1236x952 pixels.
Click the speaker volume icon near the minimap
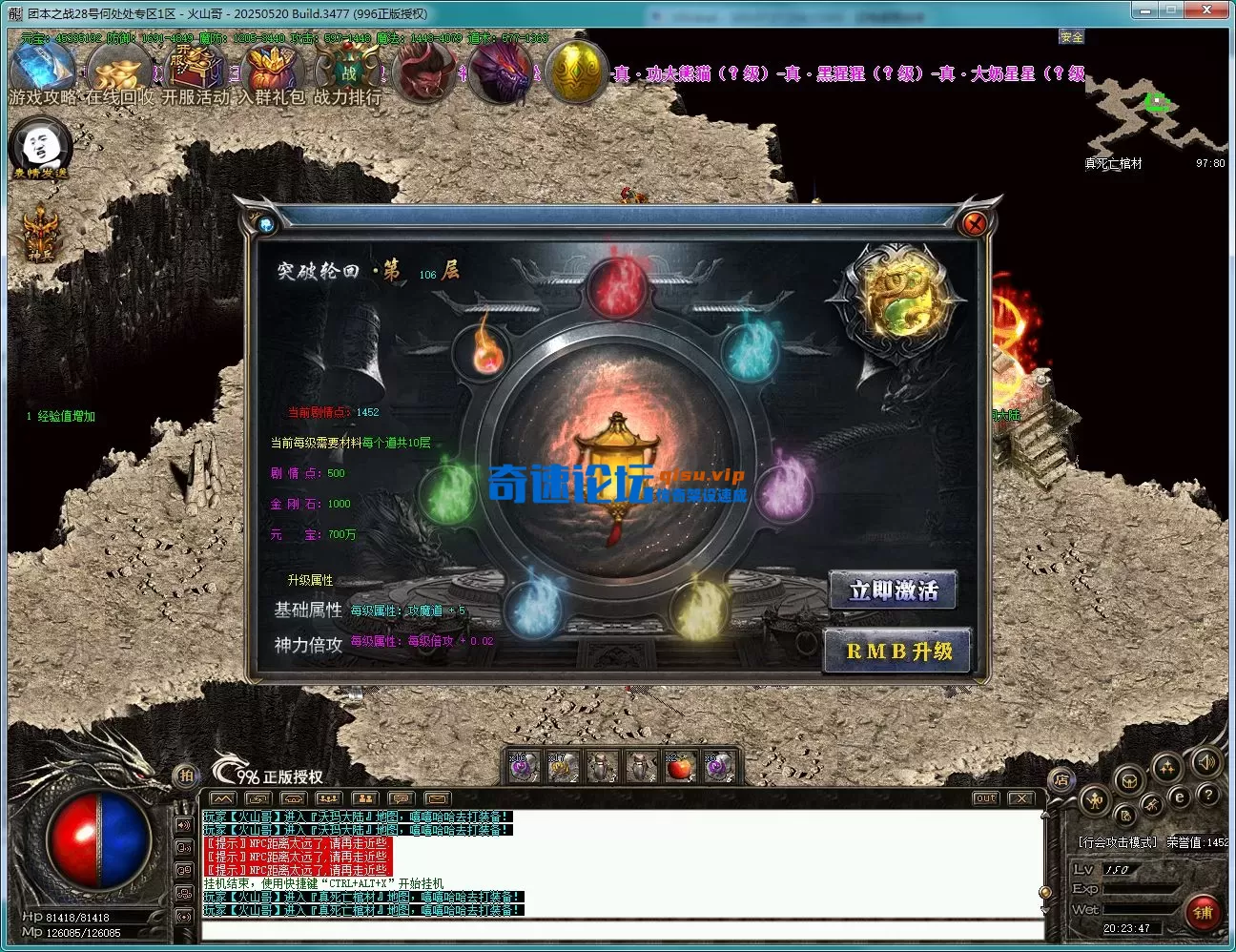tap(1207, 763)
